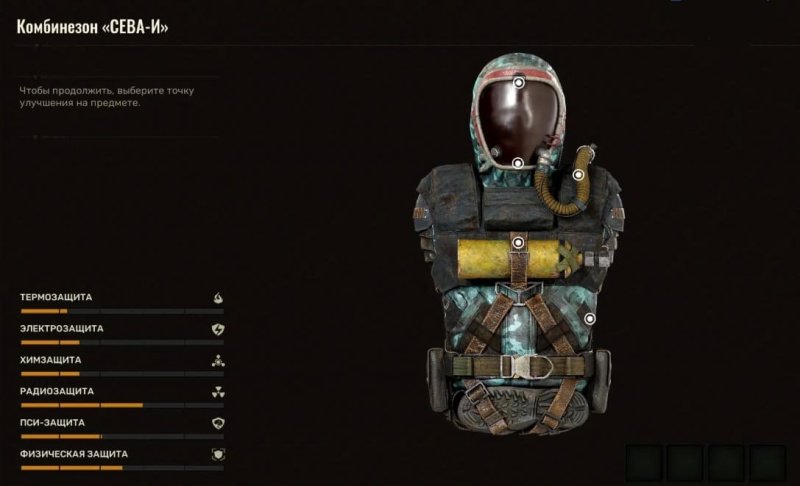Viewport: 800px width, 486px height.
Task: Select the upgrade point on the helmet visor
Action: 520,85
